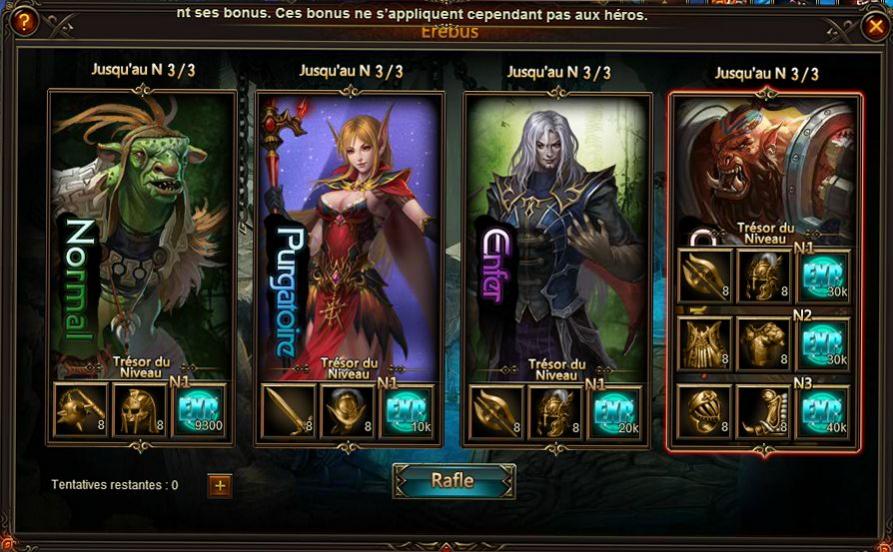Choose the Purgatoire difficulty card
Image resolution: width=893 pixels, height=552 pixels.
tap(348, 230)
